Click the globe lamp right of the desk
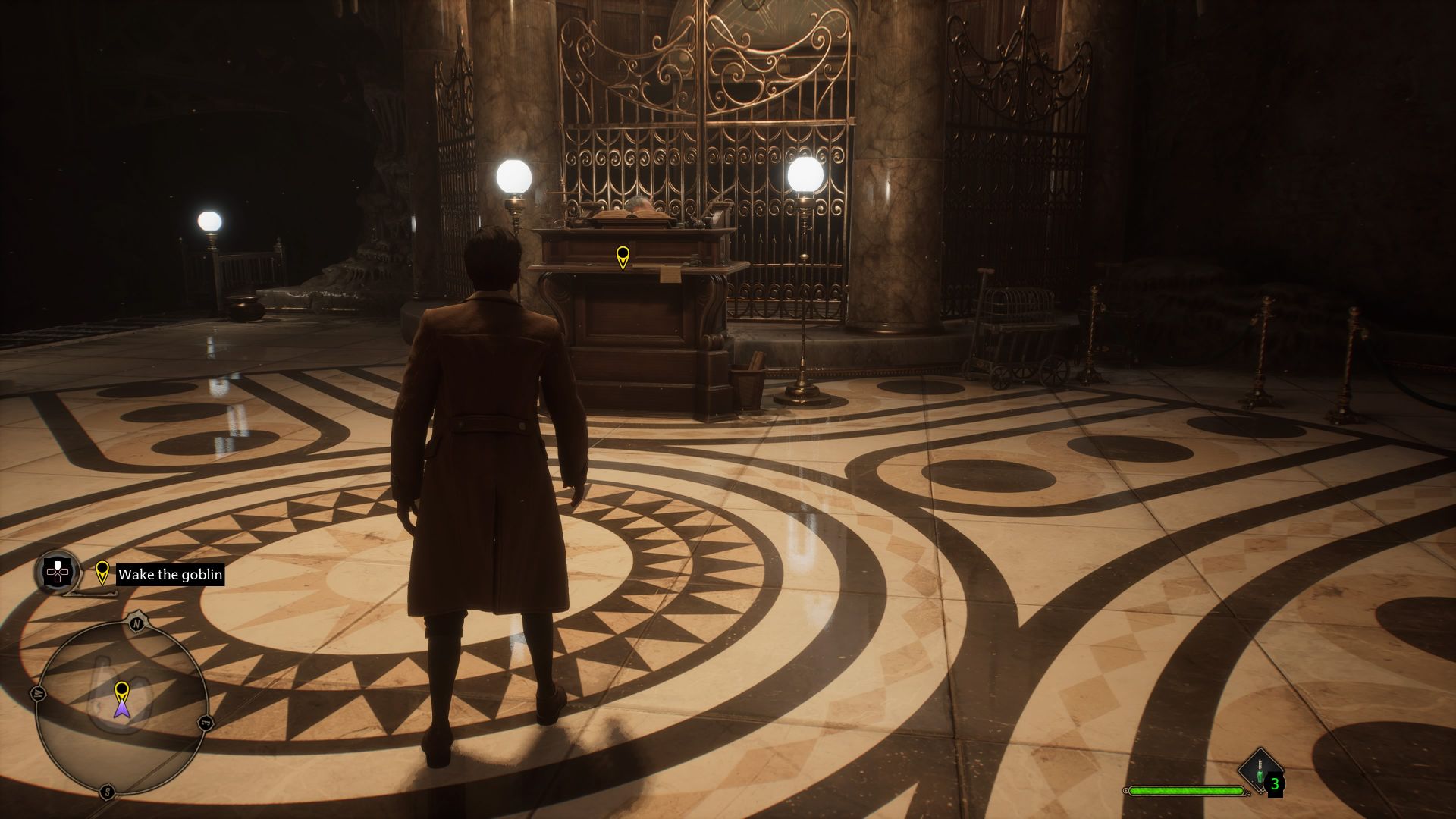The height and width of the screenshot is (819, 1456). [807, 176]
